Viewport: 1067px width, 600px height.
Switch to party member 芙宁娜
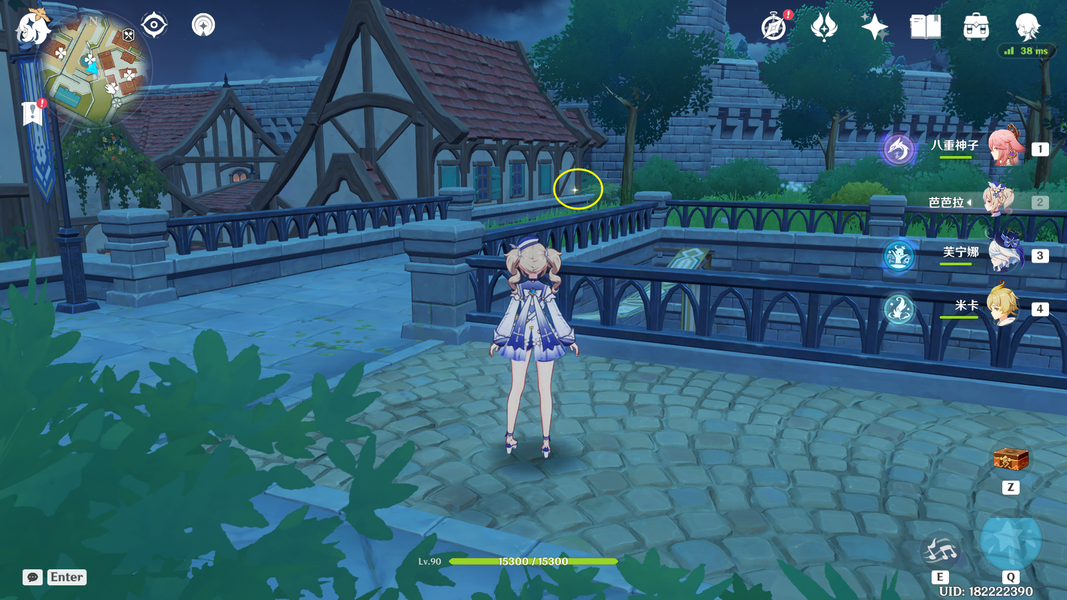[1002, 254]
